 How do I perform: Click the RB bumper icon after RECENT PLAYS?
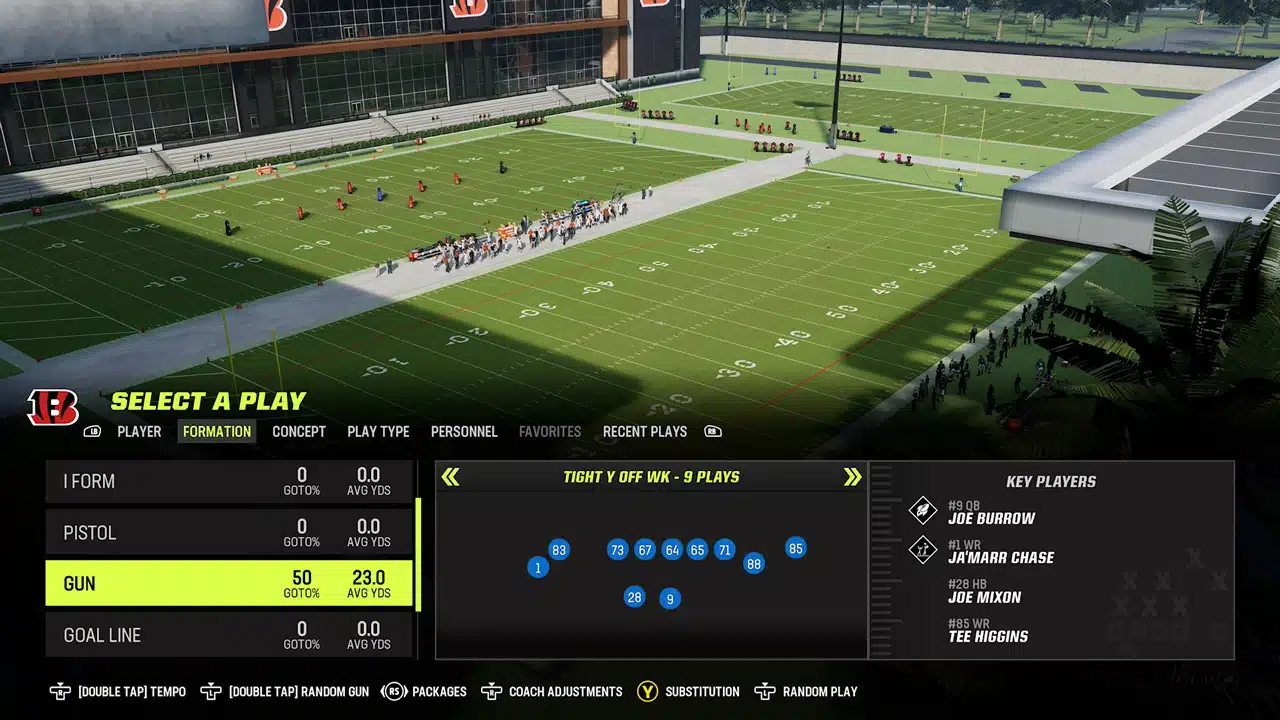pyautogui.click(x=713, y=431)
